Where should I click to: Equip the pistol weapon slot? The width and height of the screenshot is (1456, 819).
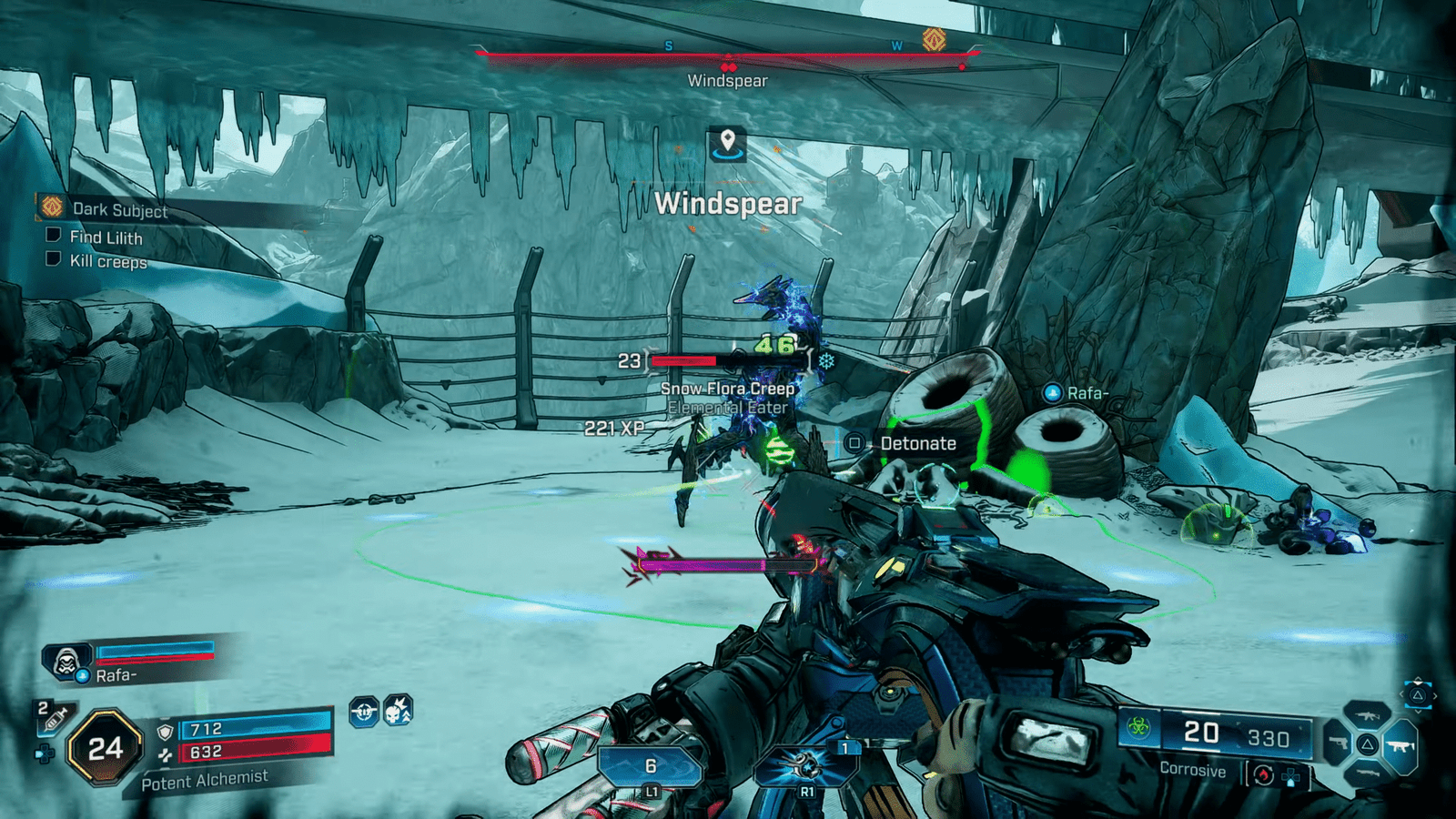pos(1336,744)
